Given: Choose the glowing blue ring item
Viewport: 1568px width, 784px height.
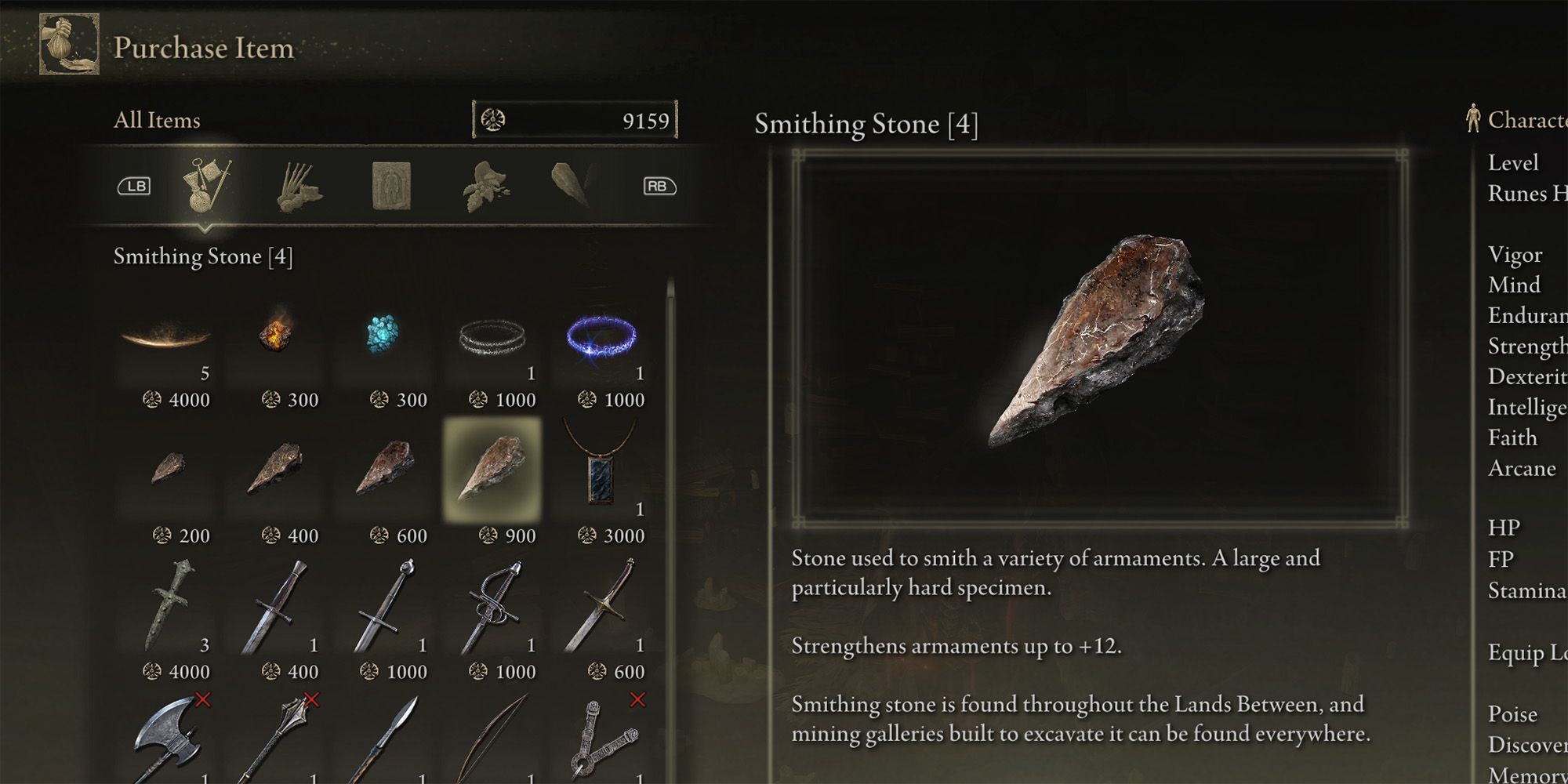Looking at the screenshot, I should point(601,337).
